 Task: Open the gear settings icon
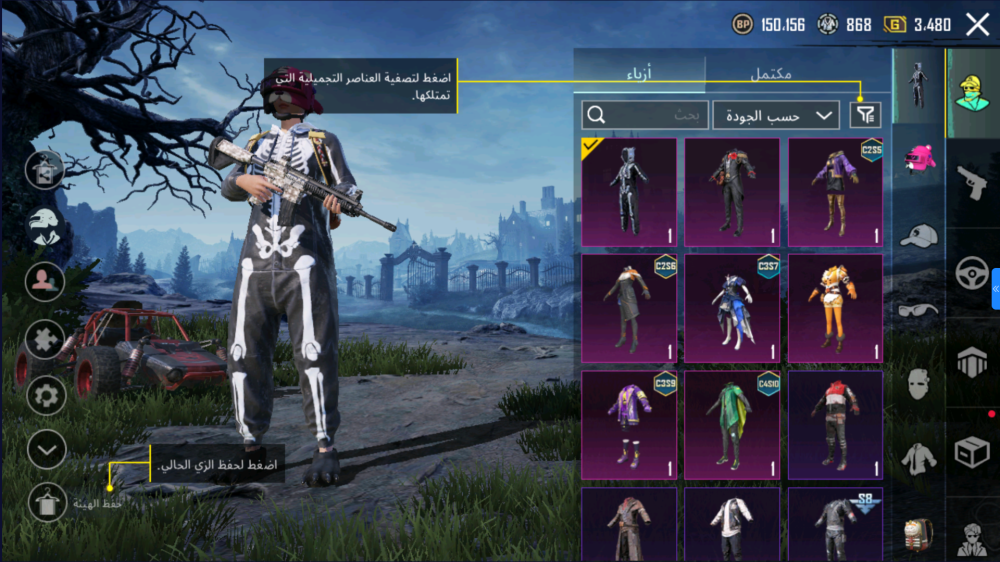(x=45, y=395)
